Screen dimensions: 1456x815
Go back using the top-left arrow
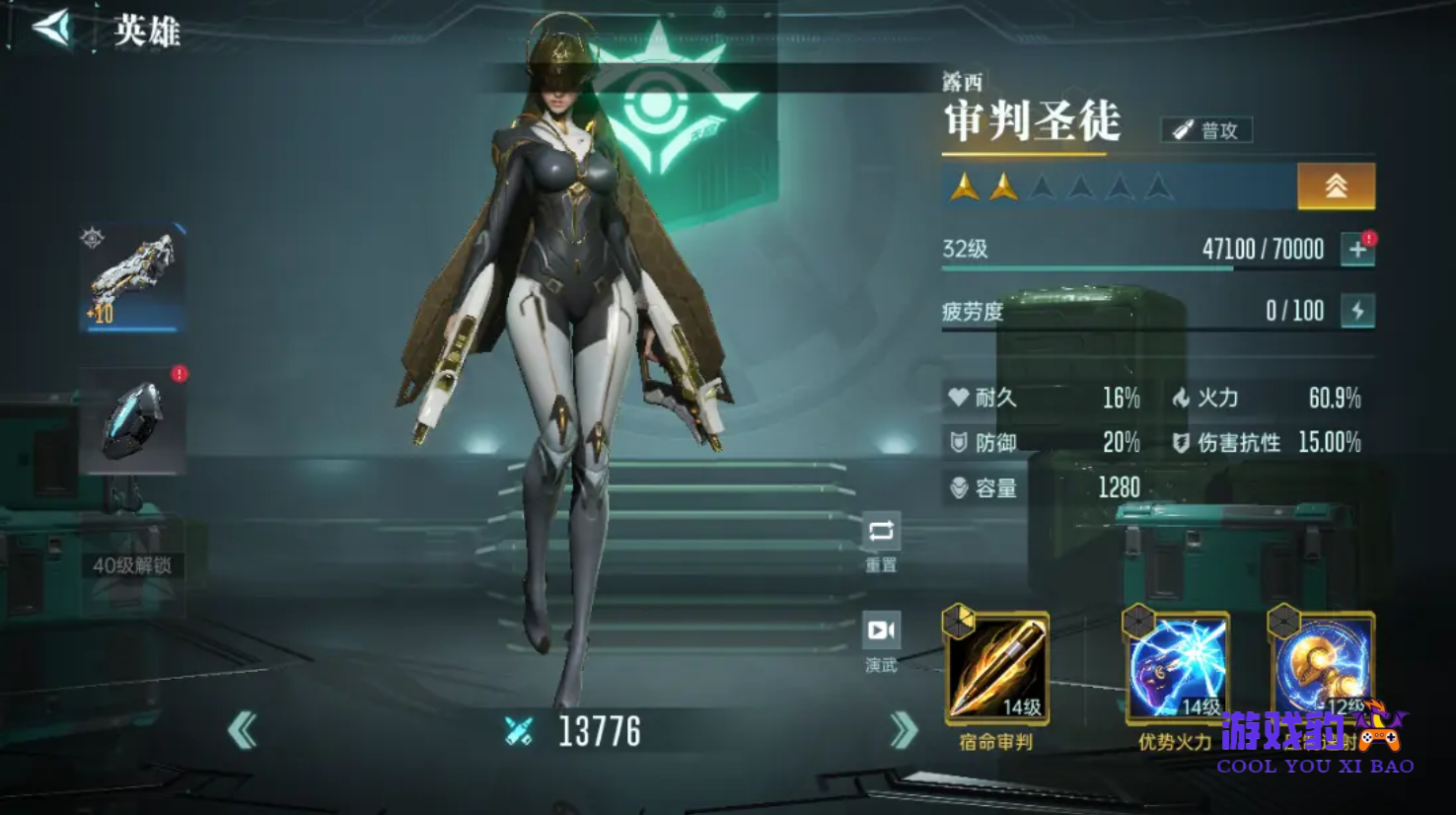(x=52, y=29)
